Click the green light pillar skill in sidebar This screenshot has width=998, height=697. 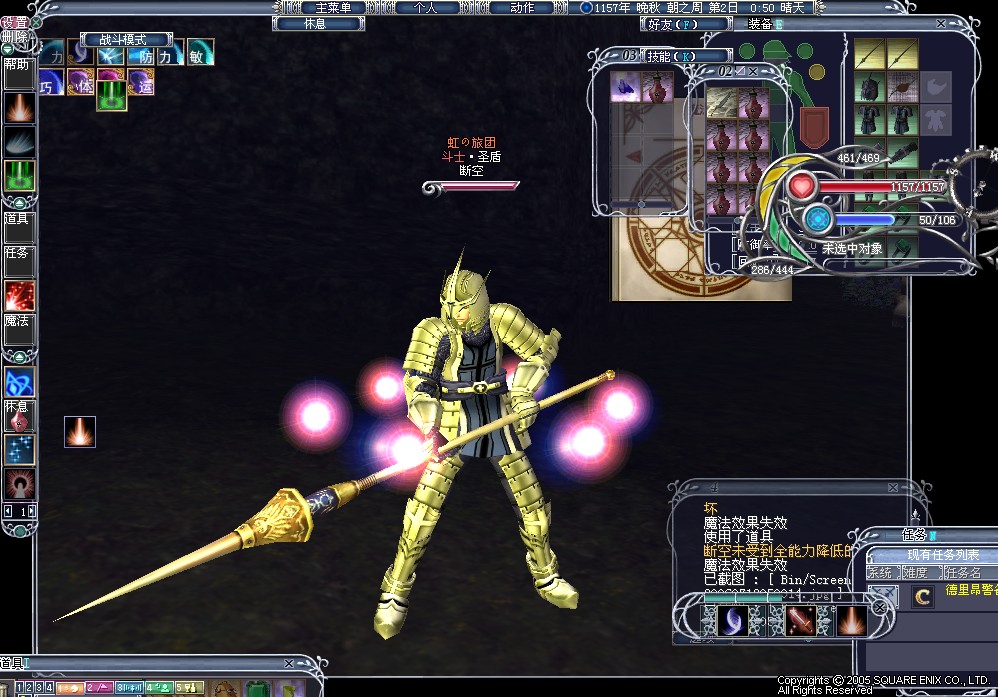19,175
